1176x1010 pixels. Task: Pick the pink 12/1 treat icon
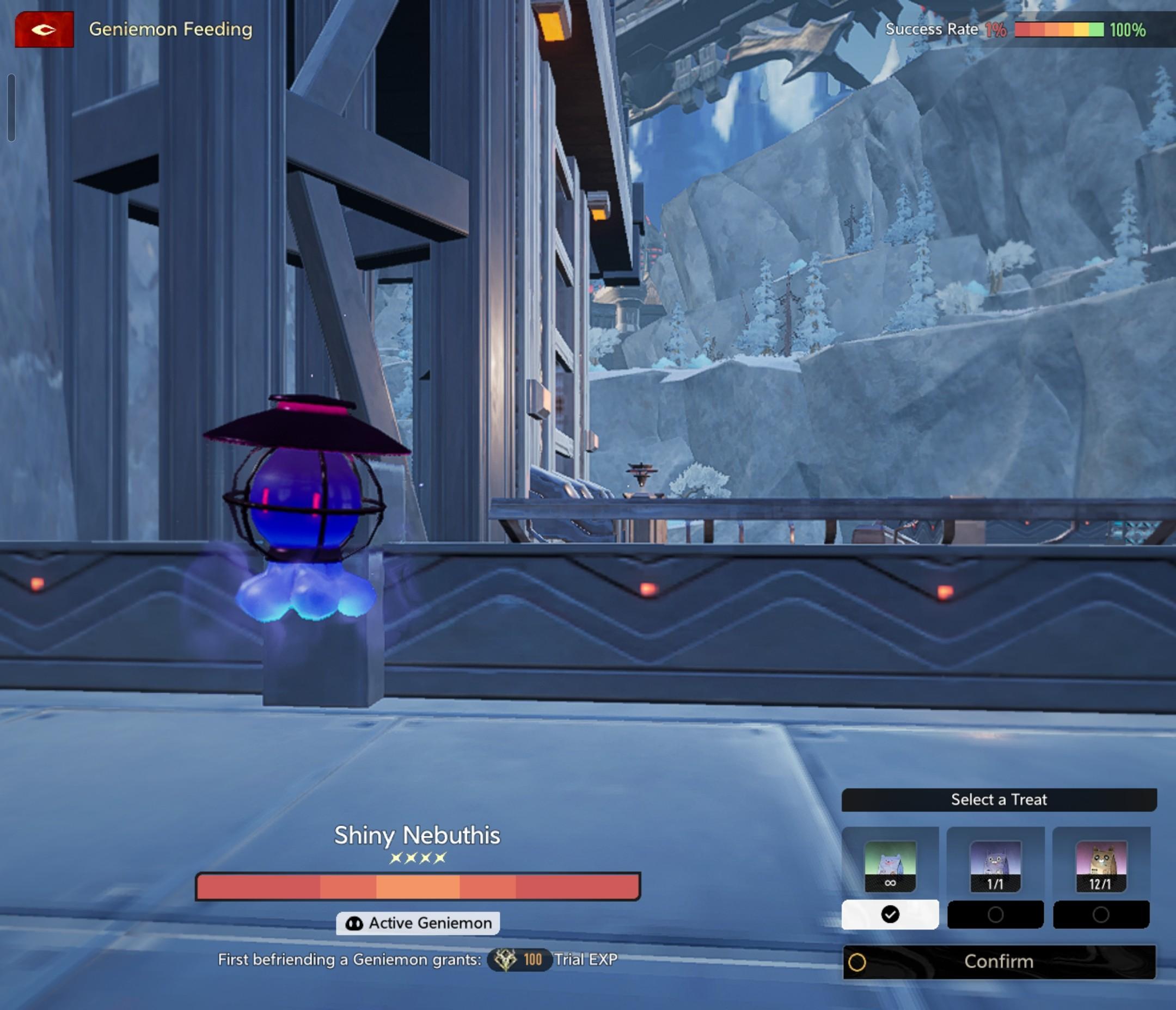tap(1100, 866)
